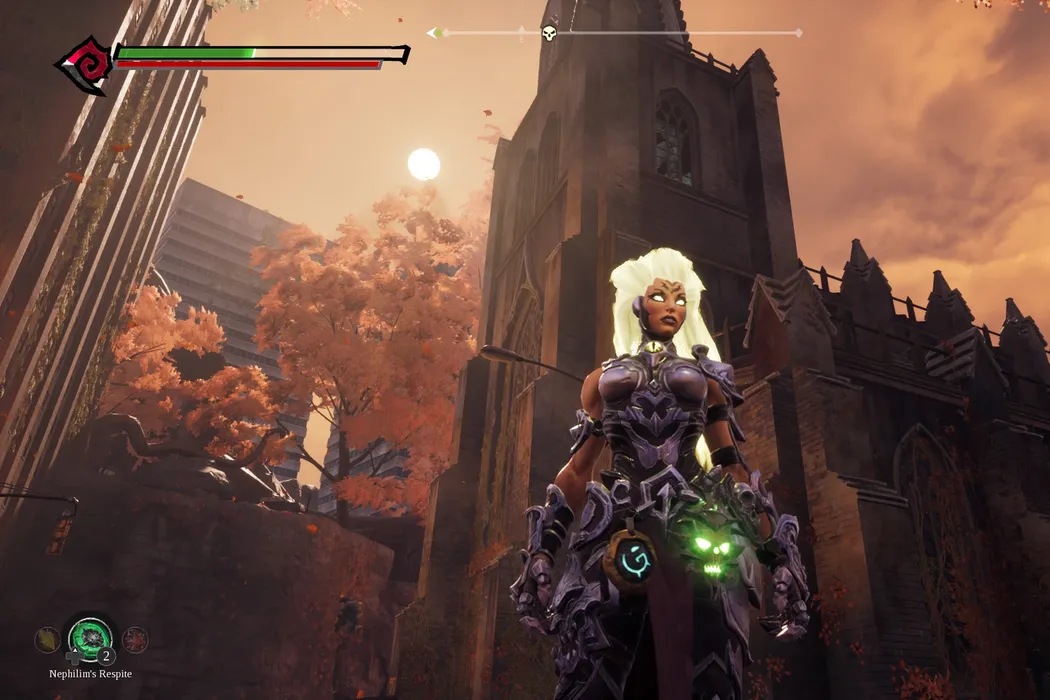Use the Nephilim's Respite healing item
The width and height of the screenshot is (1050, 700).
tap(90, 638)
